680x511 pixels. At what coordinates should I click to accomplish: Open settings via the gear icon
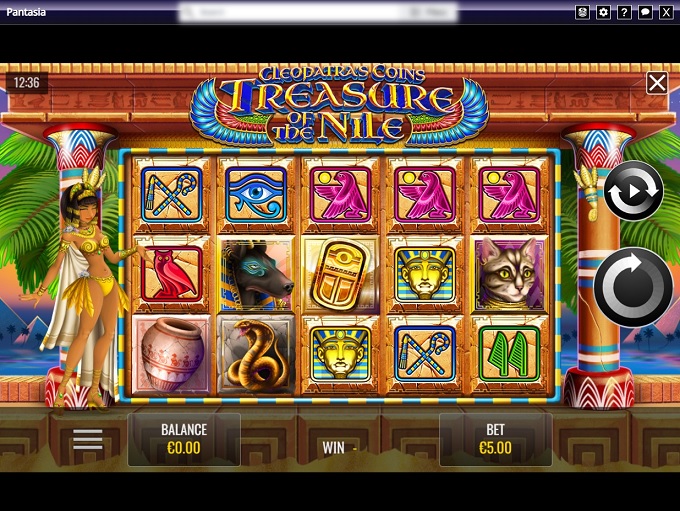point(603,12)
